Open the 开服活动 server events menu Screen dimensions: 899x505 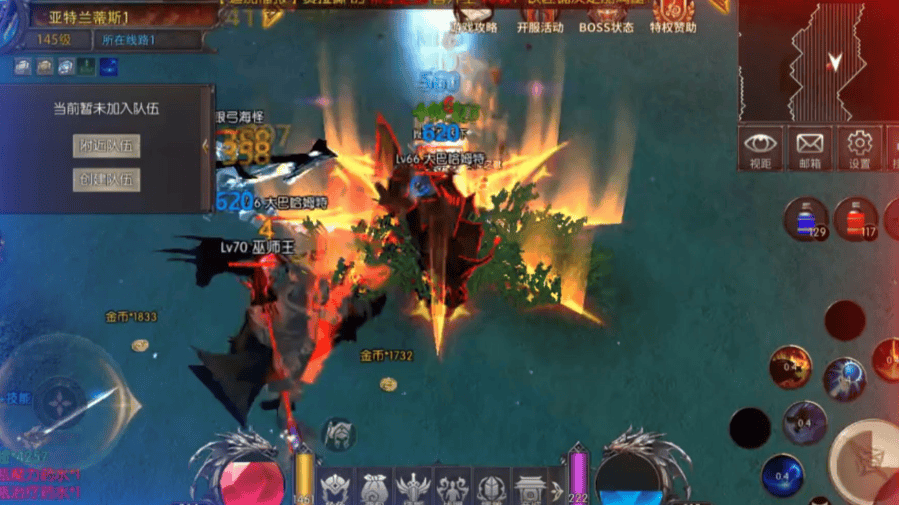540,27
